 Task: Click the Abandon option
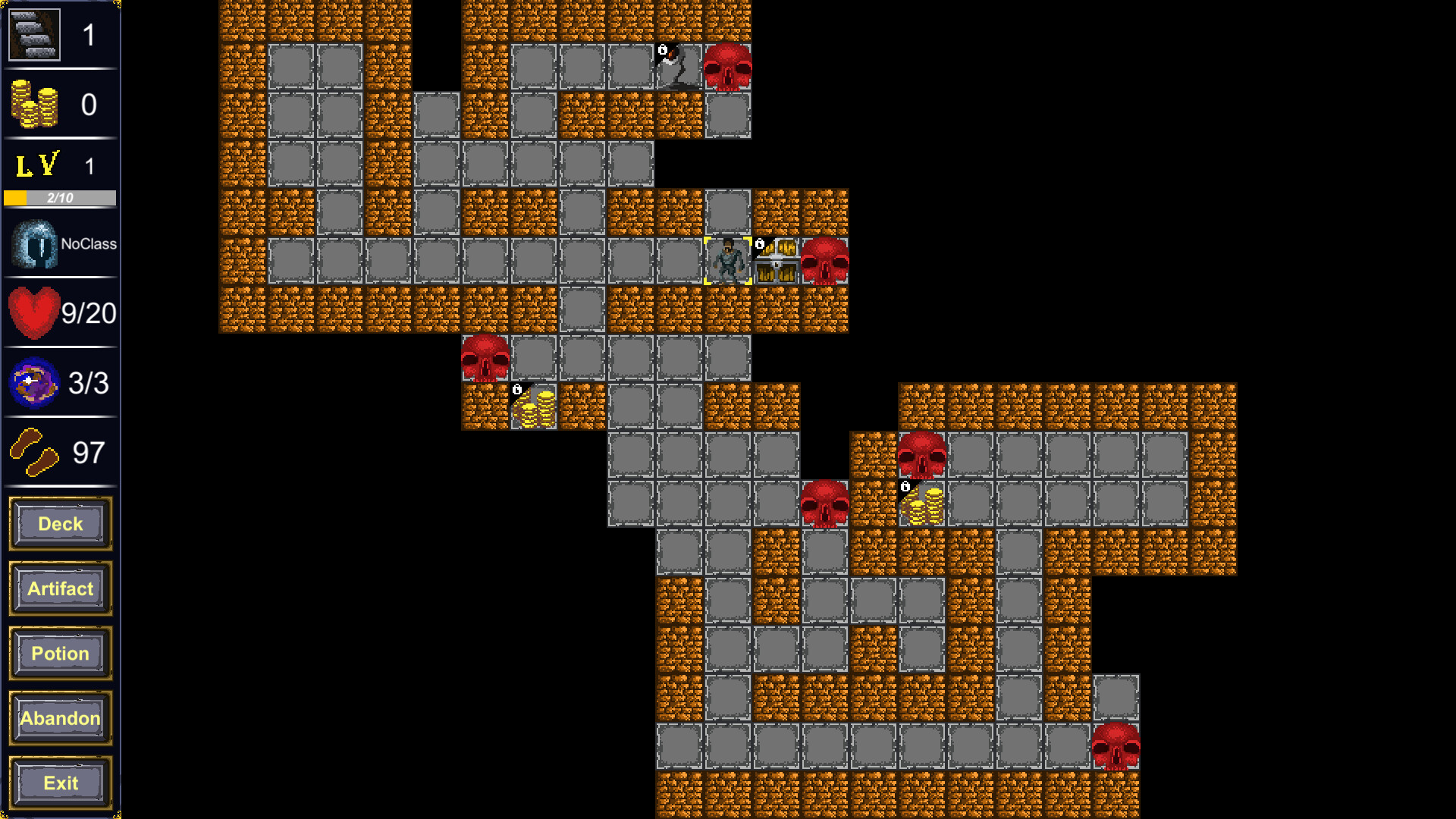click(x=59, y=718)
